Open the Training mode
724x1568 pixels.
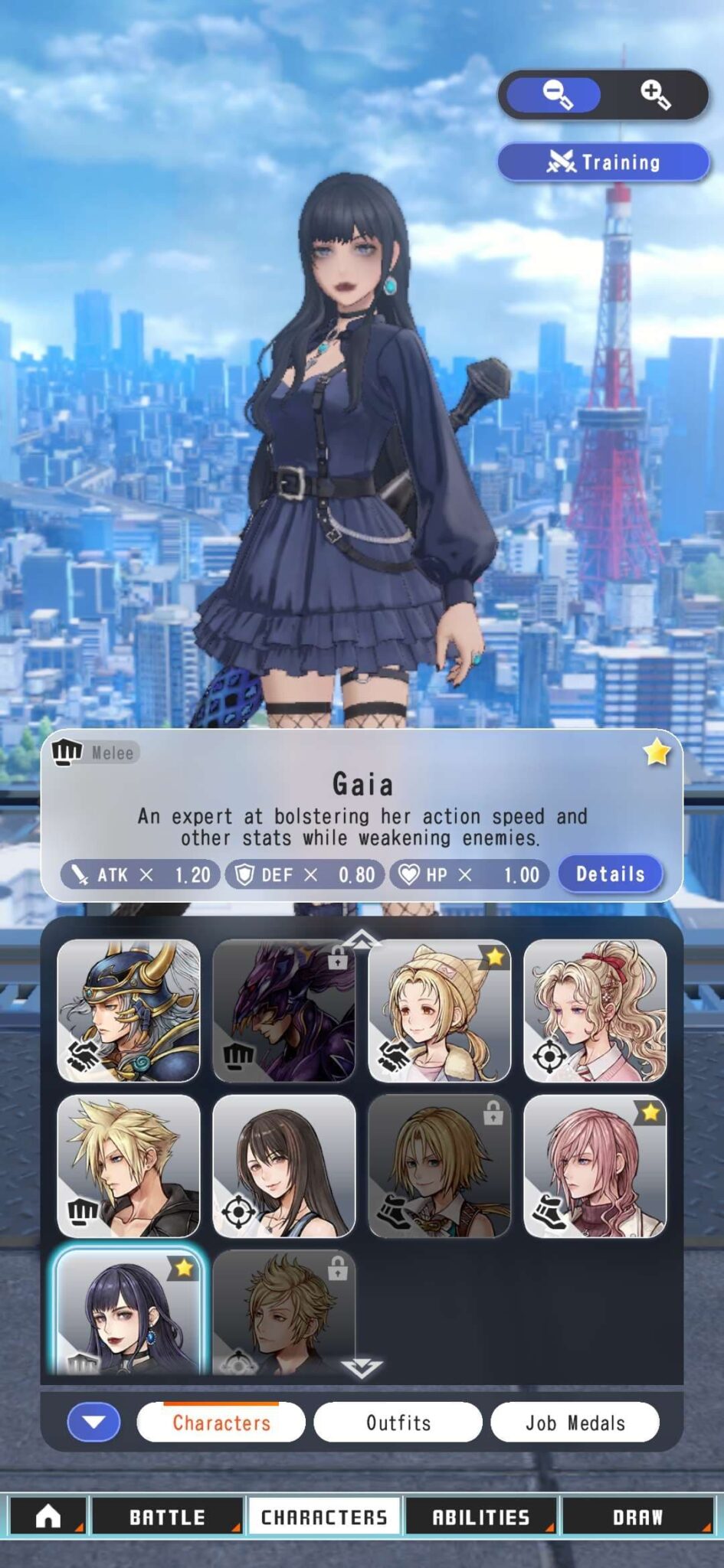coord(604,162)
